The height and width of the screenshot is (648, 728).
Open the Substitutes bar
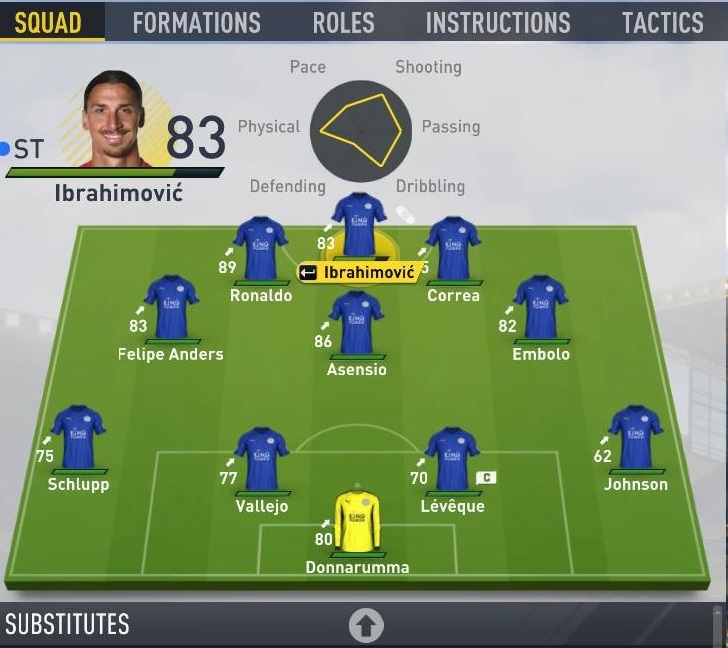click(x=68, y=625)
